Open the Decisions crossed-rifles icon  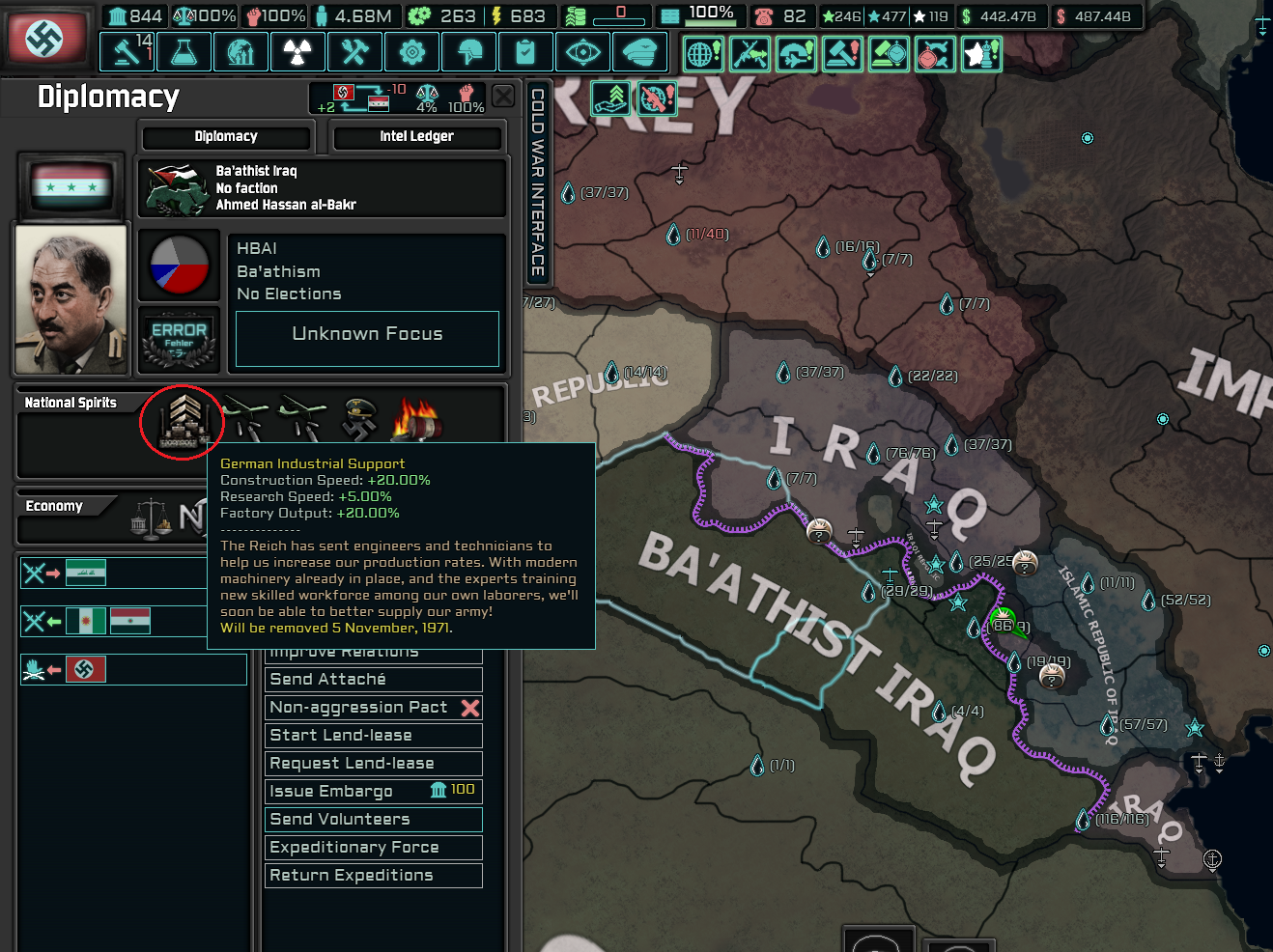(750, 54)
